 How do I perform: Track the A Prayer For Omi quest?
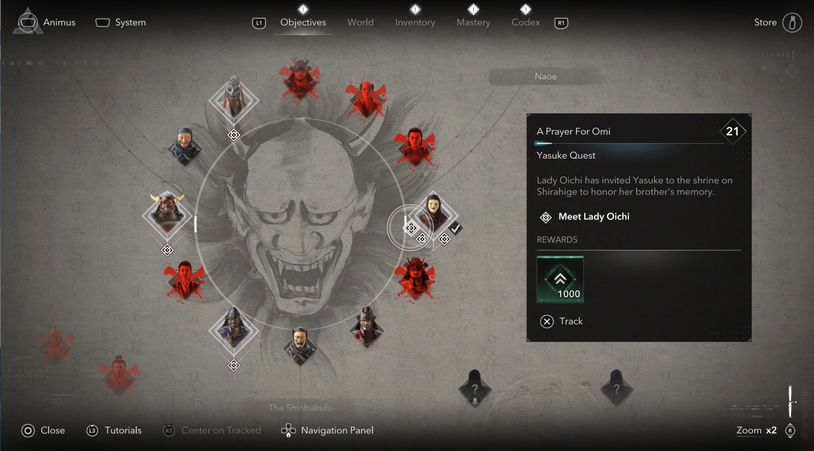pos(562,321)
